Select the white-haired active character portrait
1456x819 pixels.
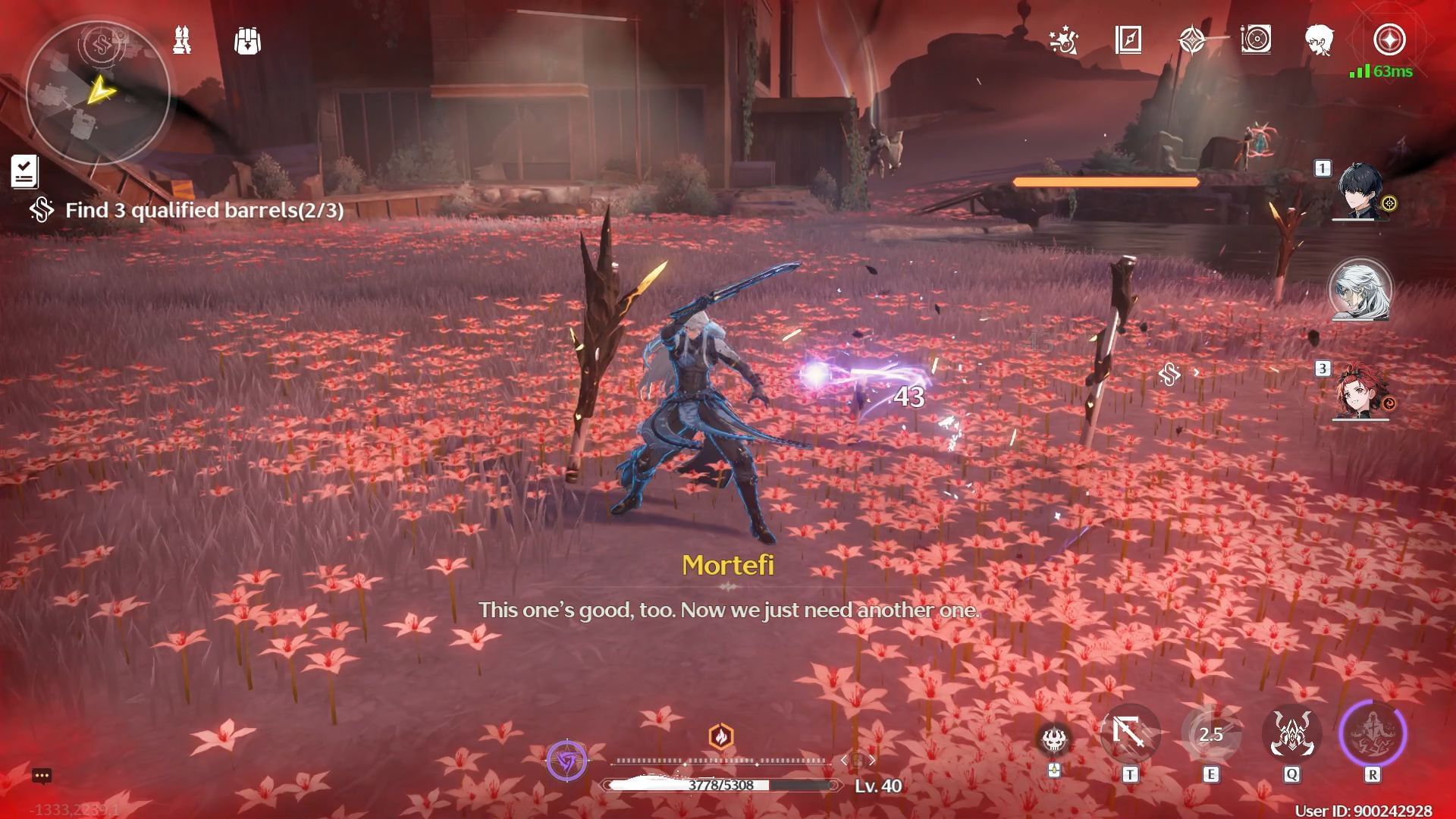pyautogui.click(x=1360, y=290)
